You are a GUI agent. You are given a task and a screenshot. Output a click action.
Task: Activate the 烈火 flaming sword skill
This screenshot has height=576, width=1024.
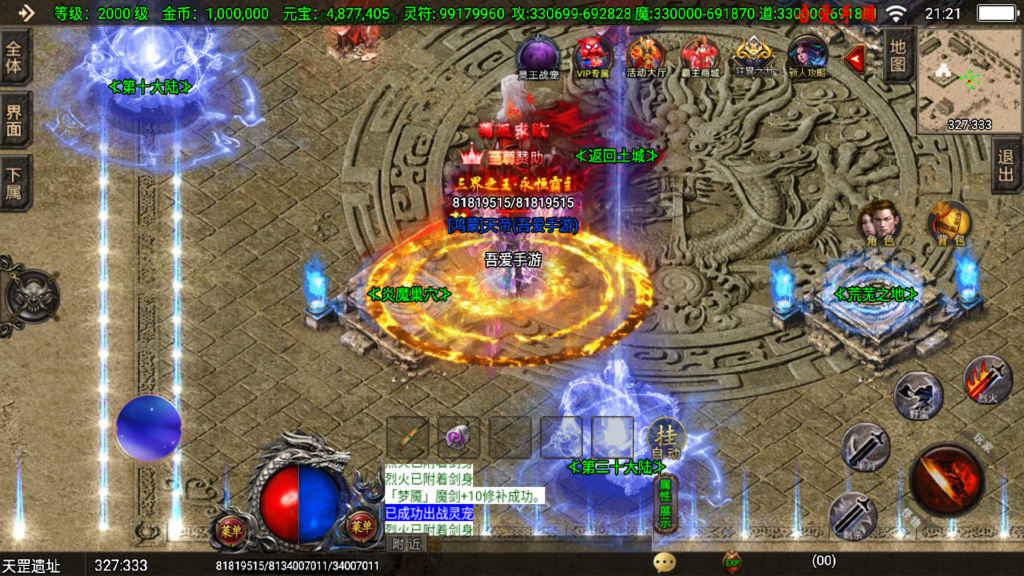(986, 379)
